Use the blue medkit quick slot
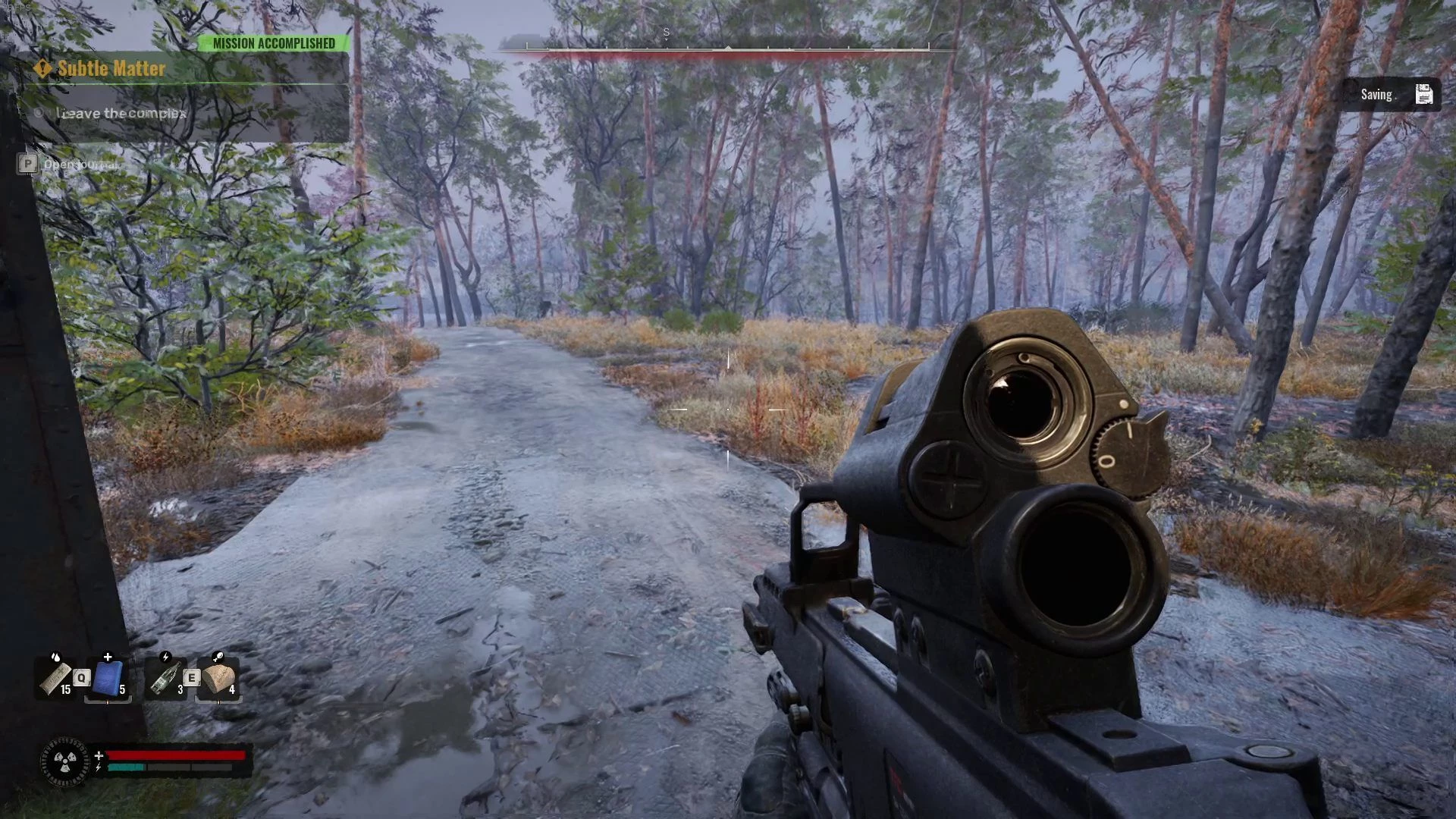The width and height of the screenshot is (1456, 819). (x=108, y=678)
